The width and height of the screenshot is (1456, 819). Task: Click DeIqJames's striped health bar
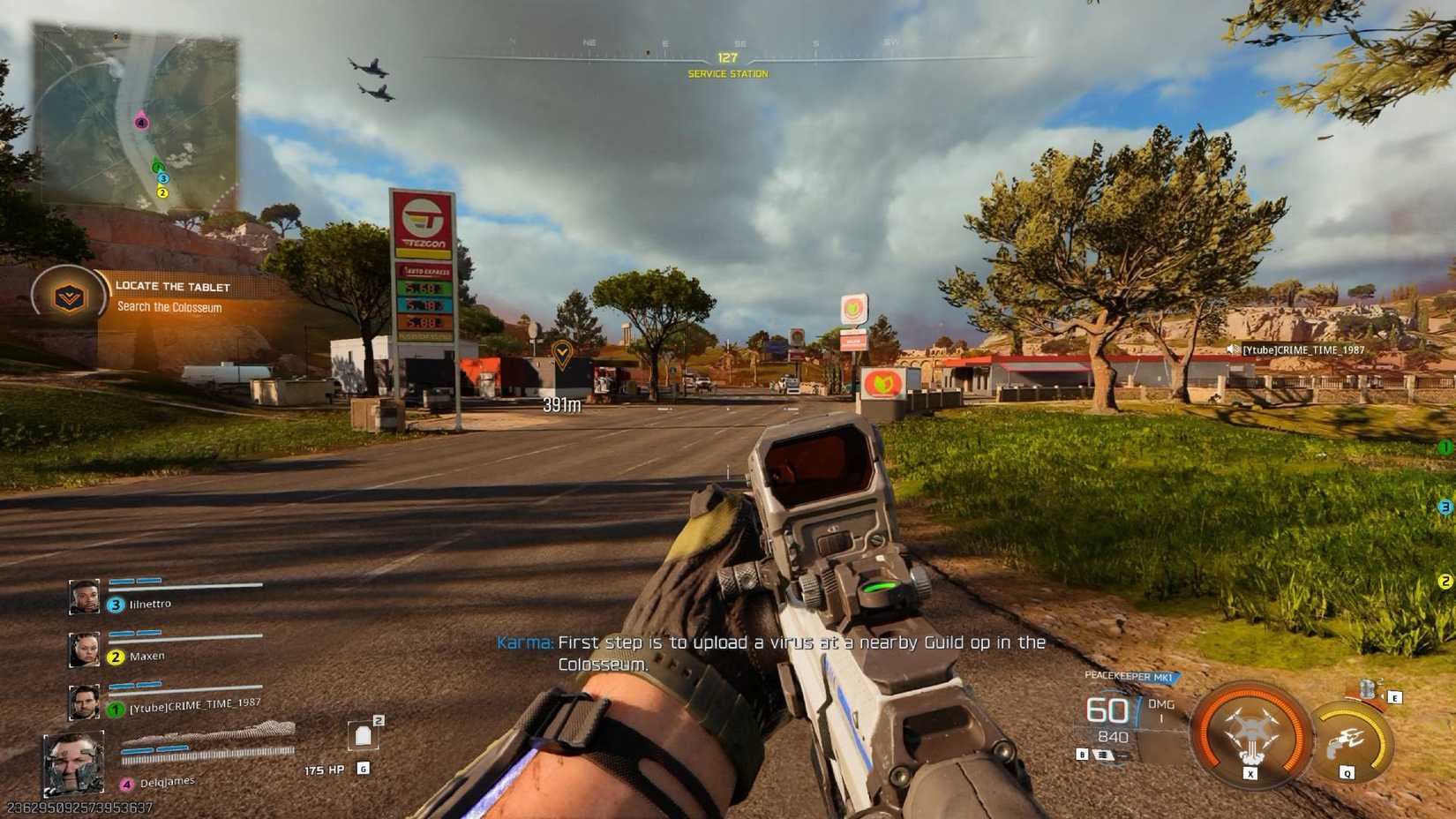[207, 755]
